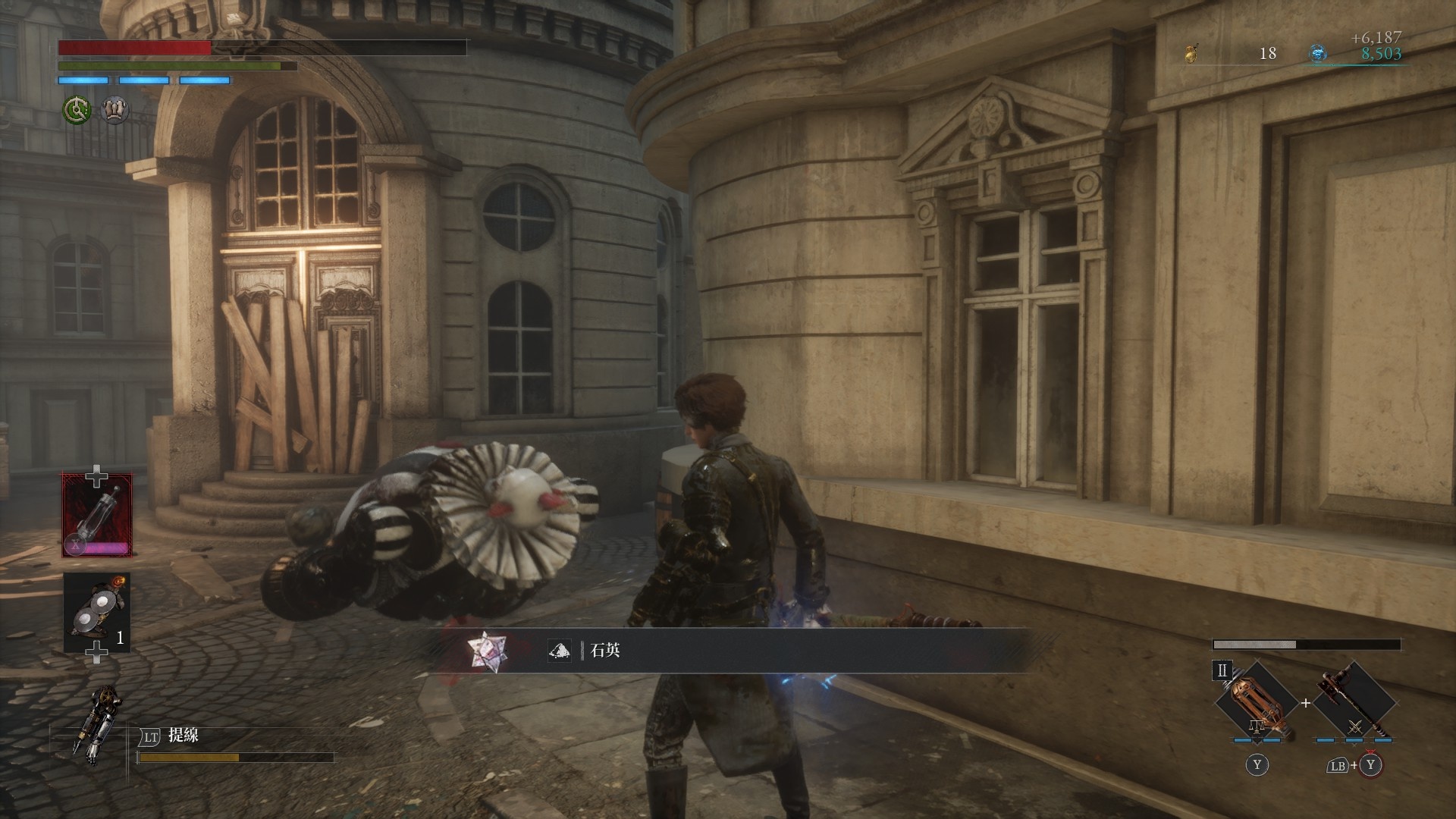The height and width of the screenshot is (819, 1456).
Task: Activate the handle Fable Art diamond icon
Action: tap(1354, 701)
